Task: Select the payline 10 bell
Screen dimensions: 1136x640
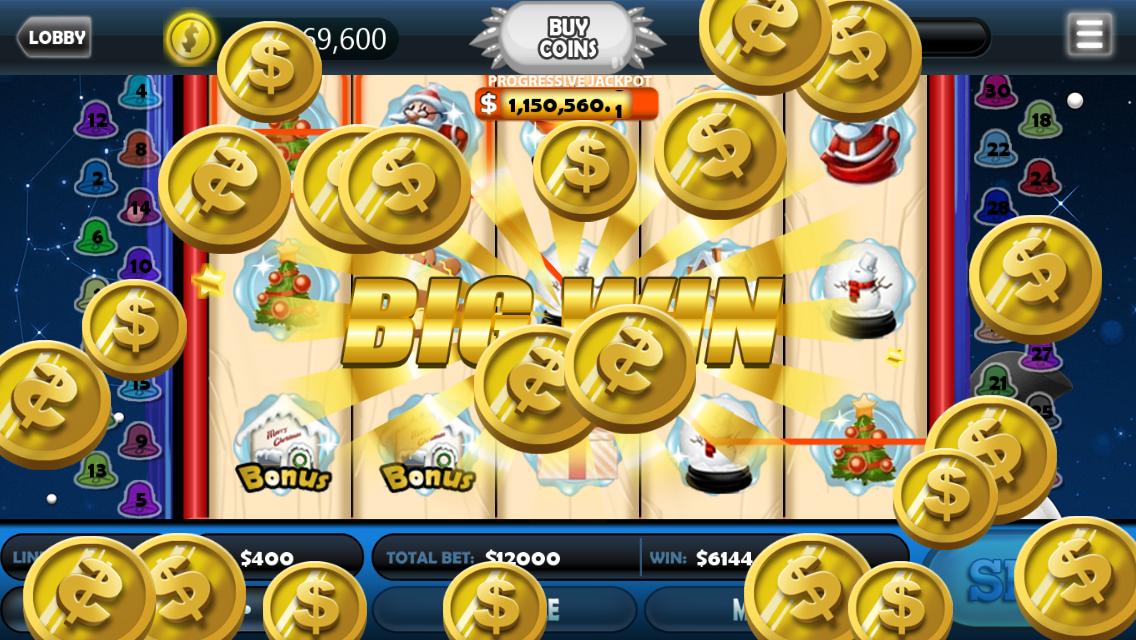Action: 141,266
